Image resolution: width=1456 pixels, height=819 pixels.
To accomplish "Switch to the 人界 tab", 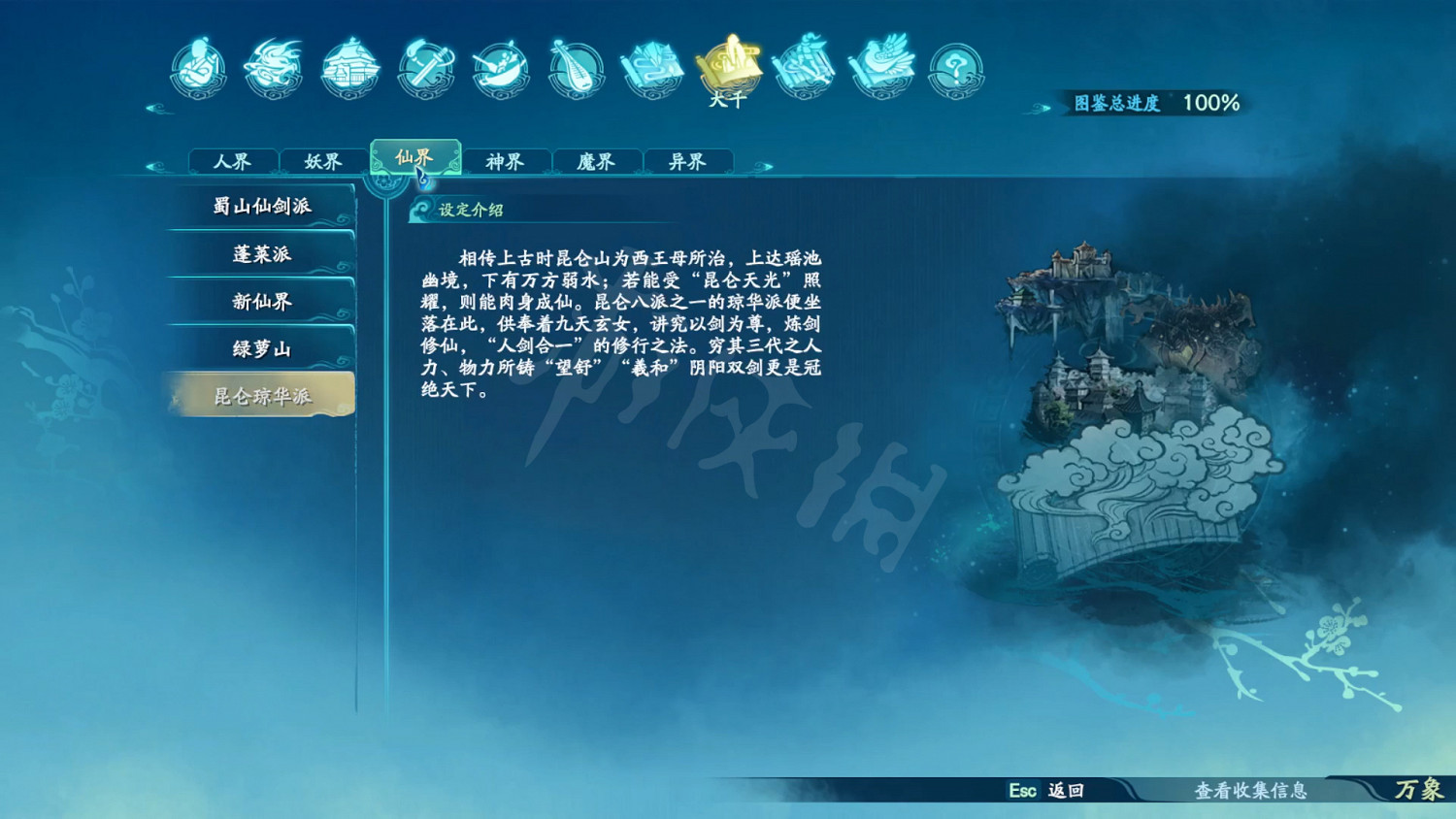I will pos(233,161).
